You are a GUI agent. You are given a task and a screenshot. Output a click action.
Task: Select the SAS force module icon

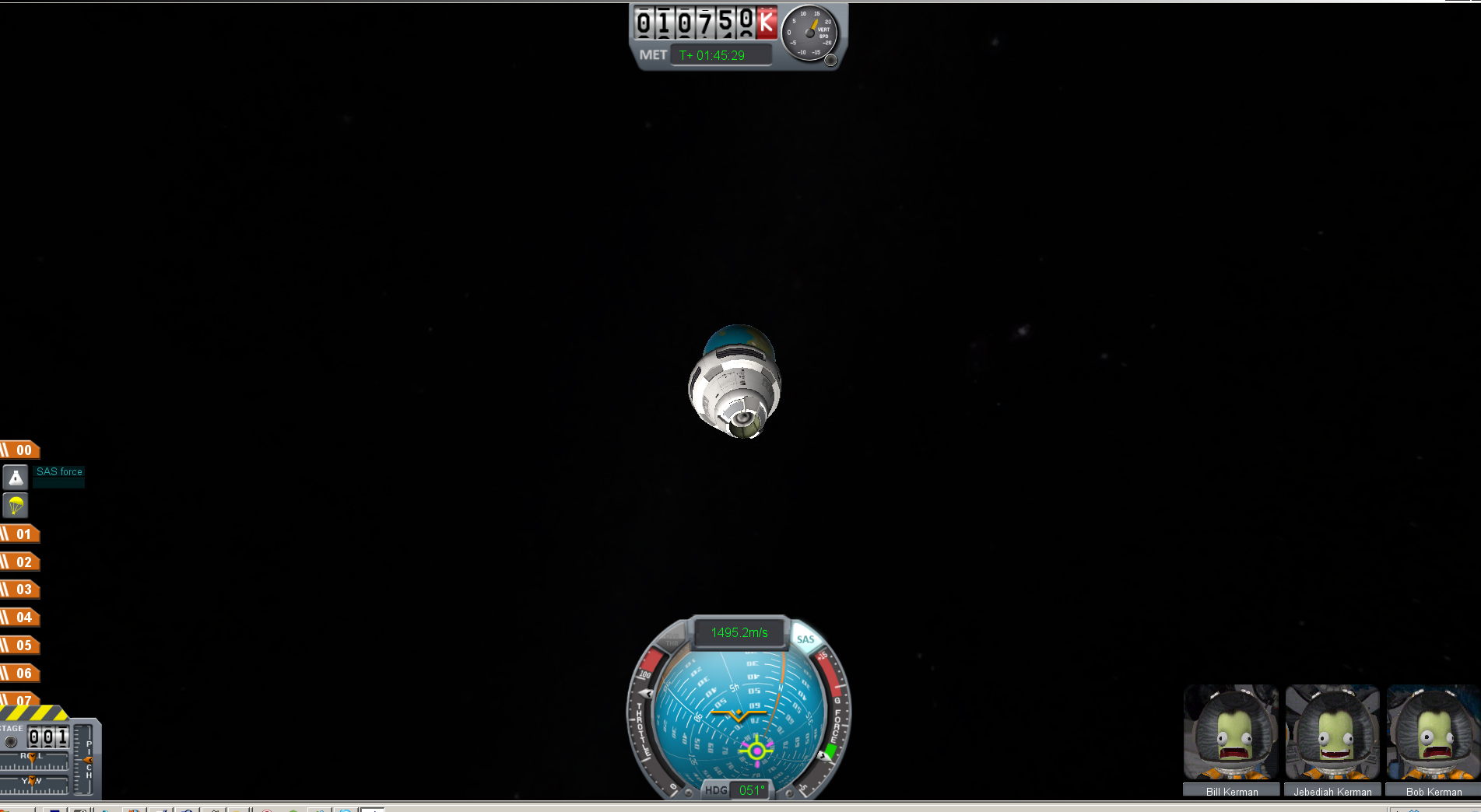point(16,477)
